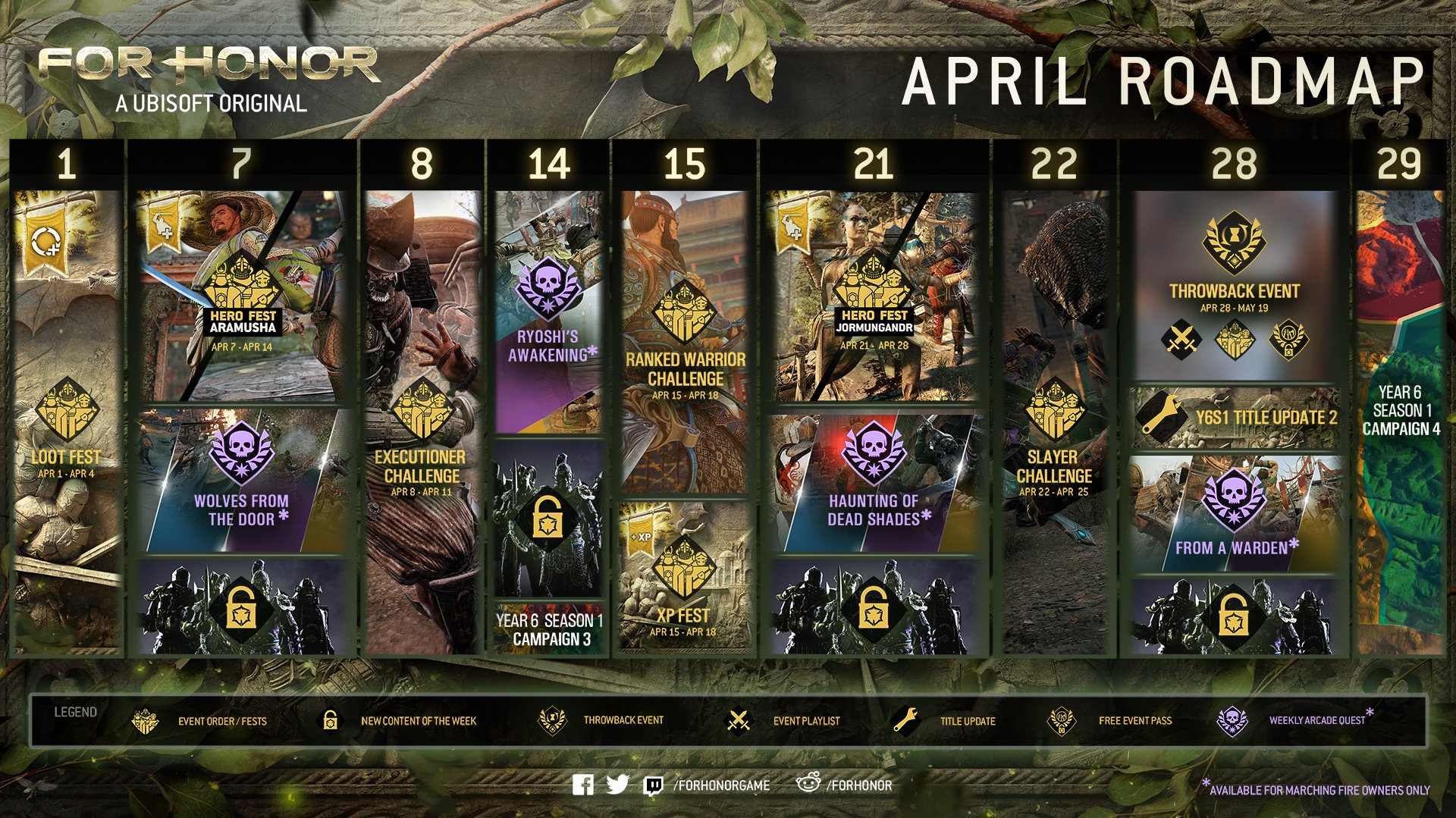The width and height of the screenshot is (1456, 818).
Task: Open the Ryoshi's Awakening arcade quest
Action: [548, 312]
